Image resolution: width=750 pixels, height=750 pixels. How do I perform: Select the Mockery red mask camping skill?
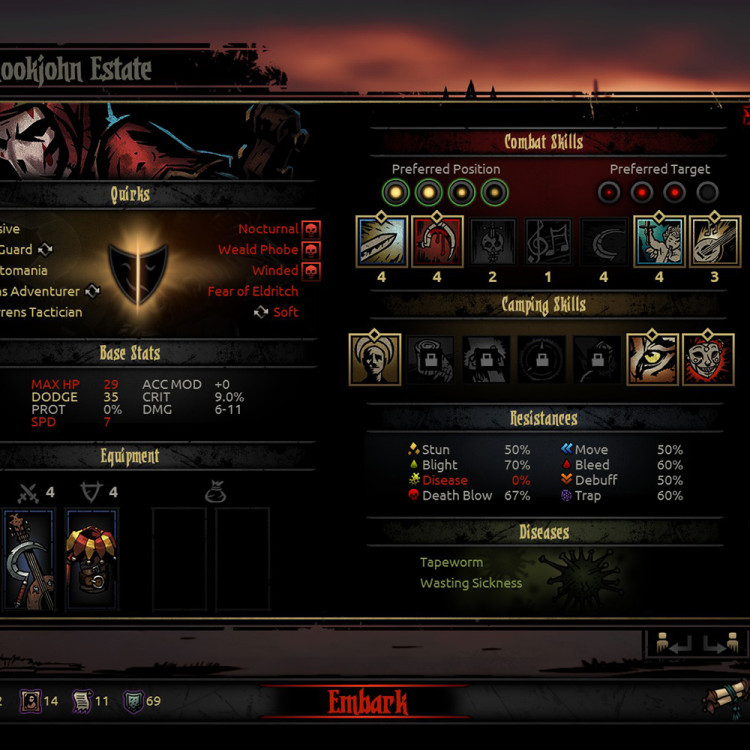tap(708, 360)
